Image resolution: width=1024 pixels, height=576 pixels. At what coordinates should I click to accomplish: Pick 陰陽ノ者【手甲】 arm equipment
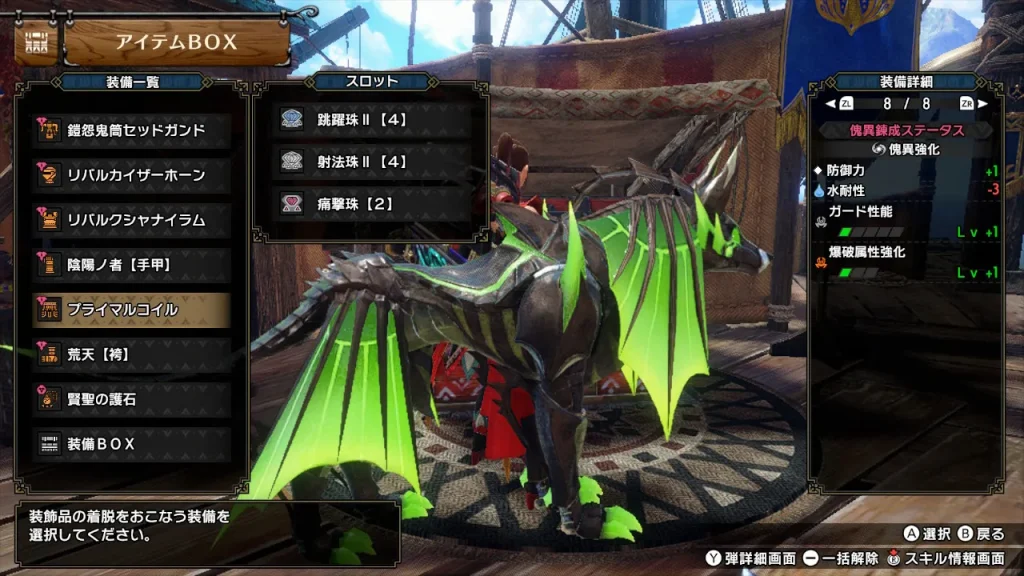point(132,265)
